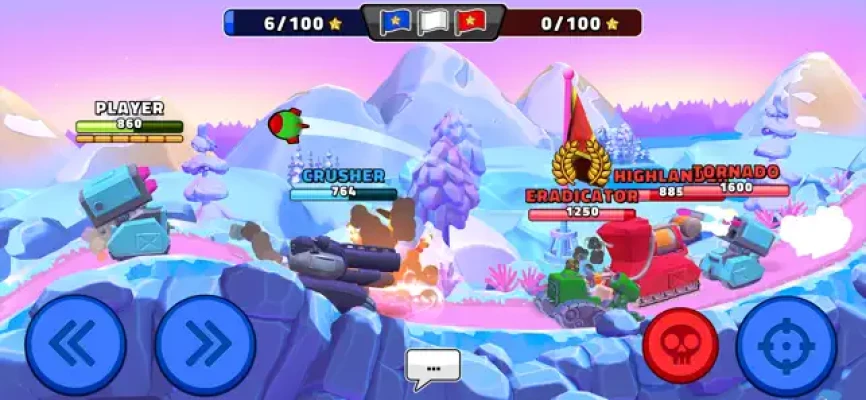Fire using the blue crosshair button
Viewport: 866px width, 400px height.
pos(786,345)
